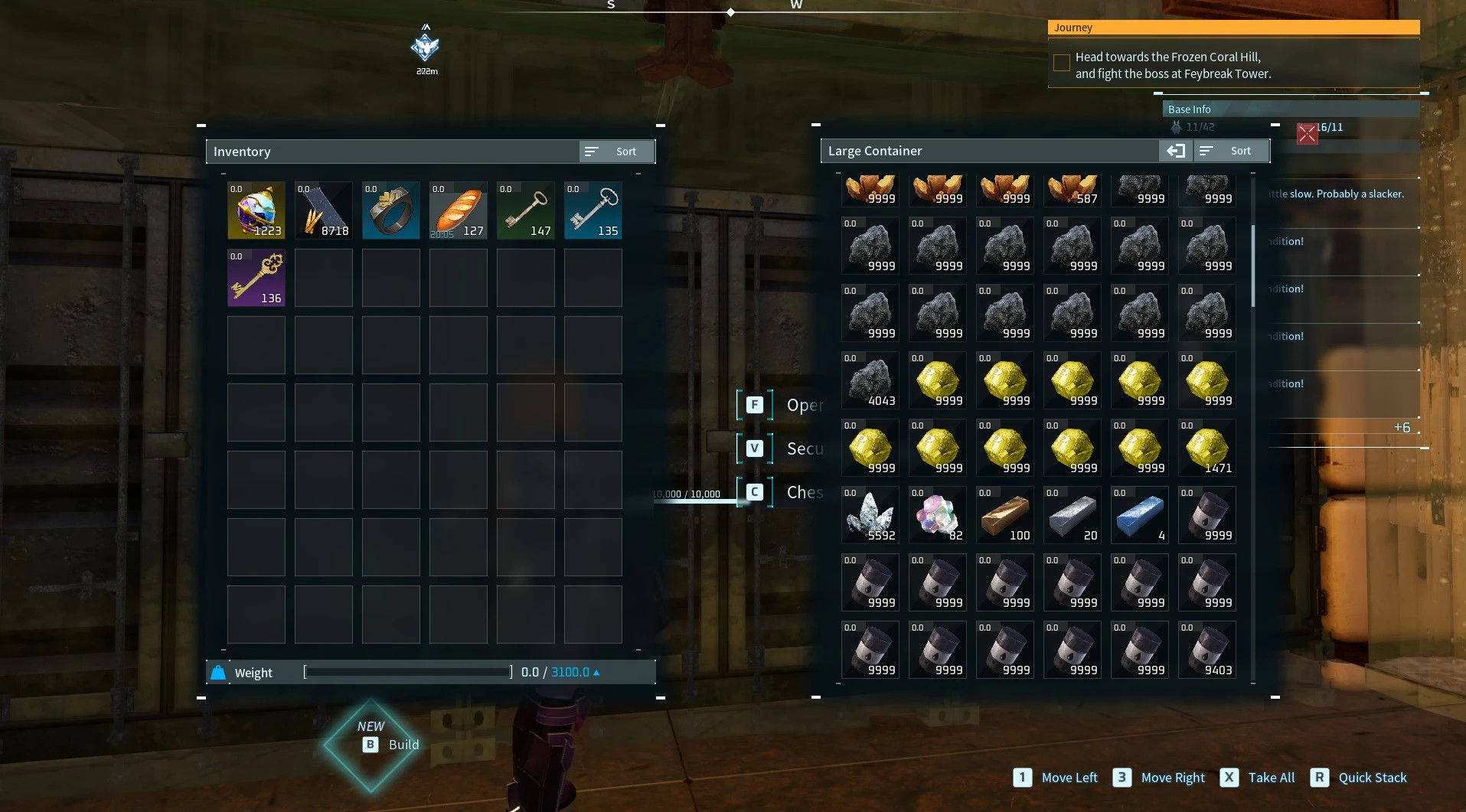Pick the black ring item slot
The width and height of the screenshot is (1466, 812).
coord(390,210)
